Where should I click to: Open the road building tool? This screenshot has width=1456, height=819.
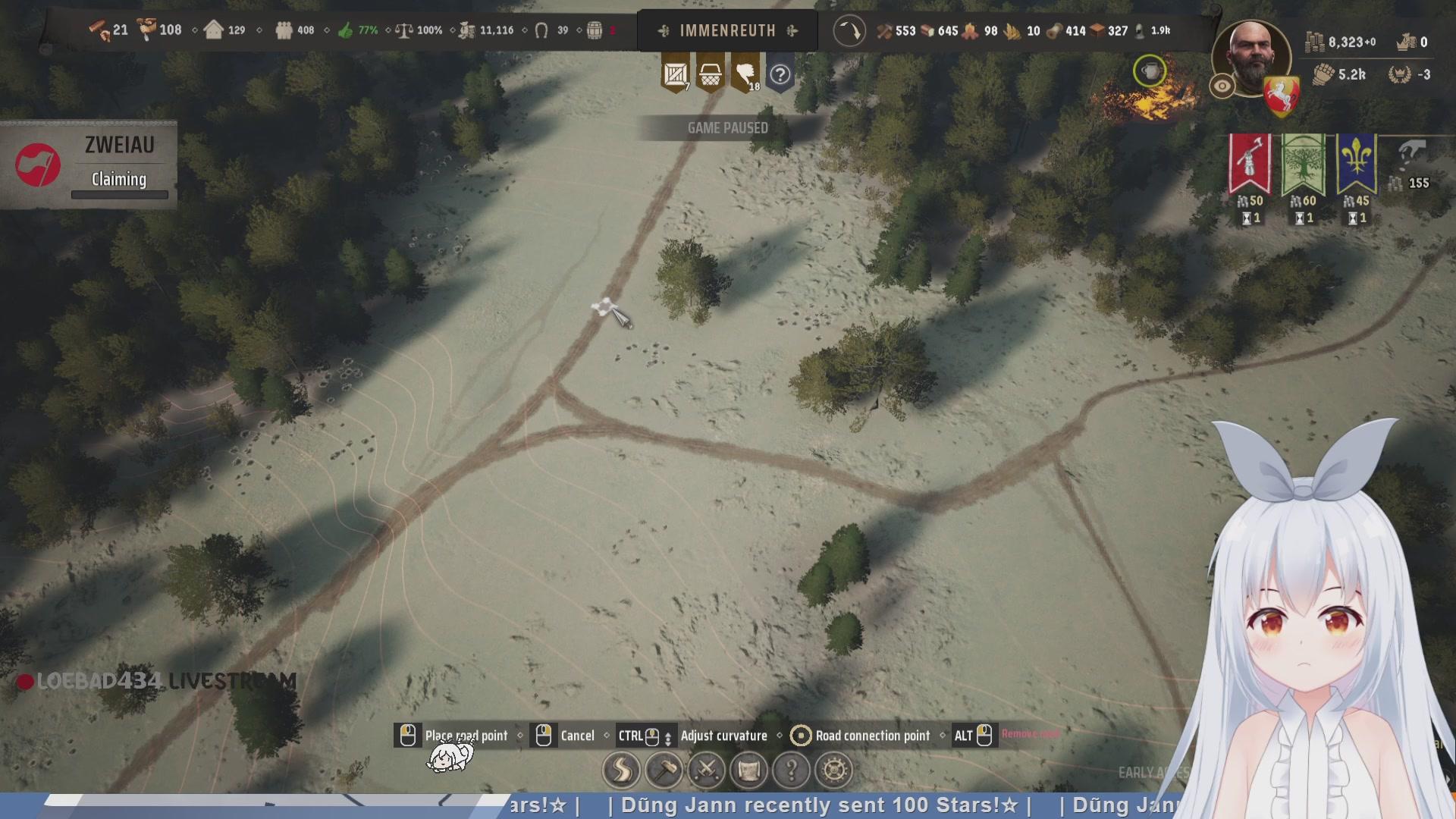point(621,770)
